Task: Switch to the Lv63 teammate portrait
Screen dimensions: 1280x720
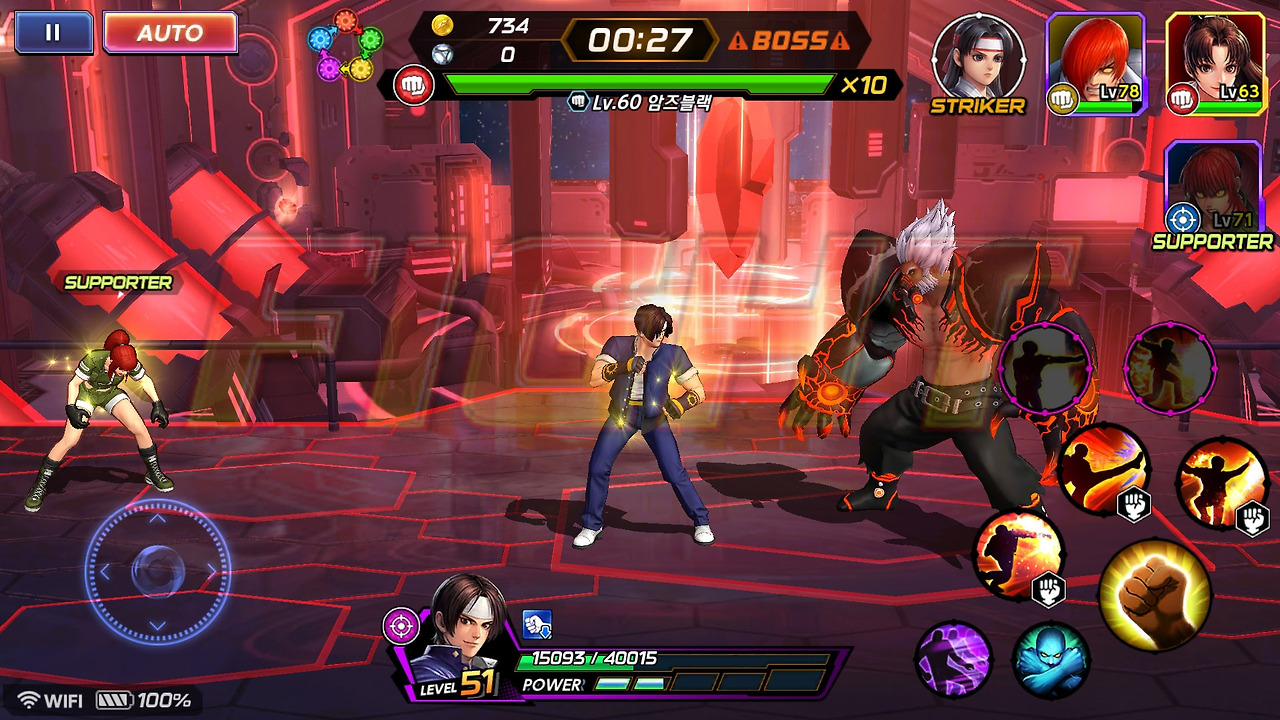Action: (x=1216, y=62)
